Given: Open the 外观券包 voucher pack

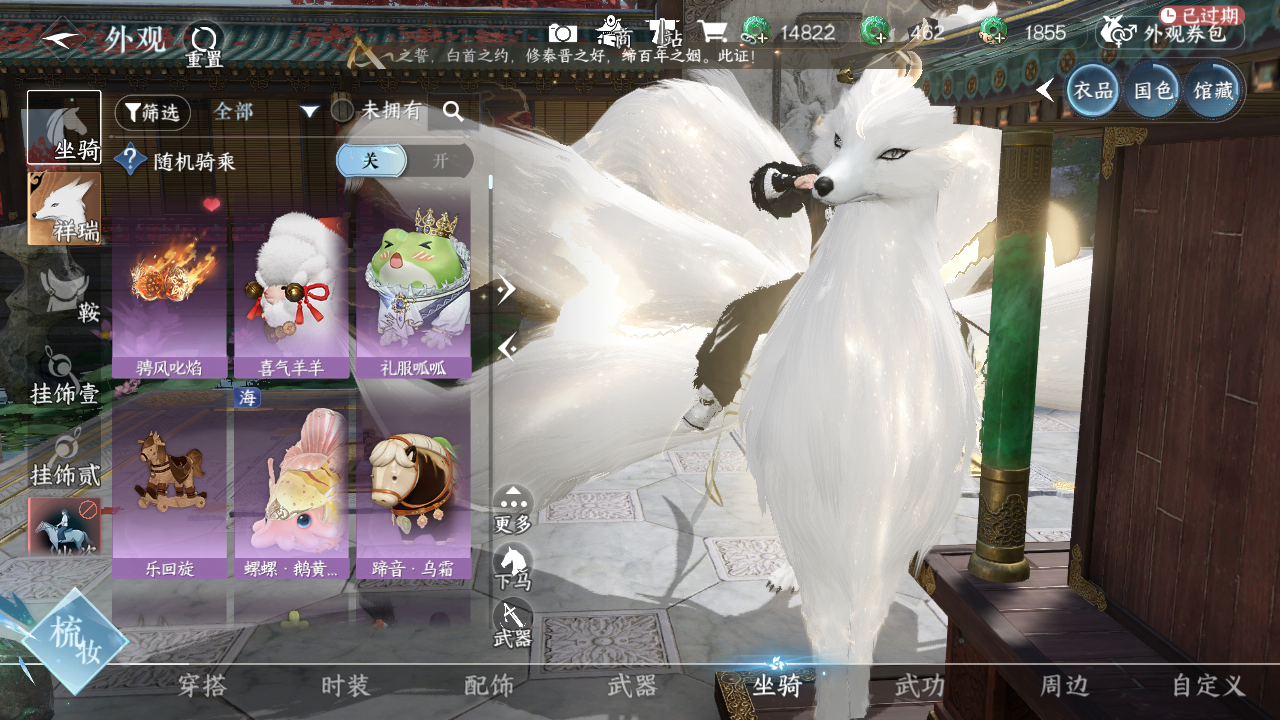Looking at the screenshot, I should (x=1170, y=33).
